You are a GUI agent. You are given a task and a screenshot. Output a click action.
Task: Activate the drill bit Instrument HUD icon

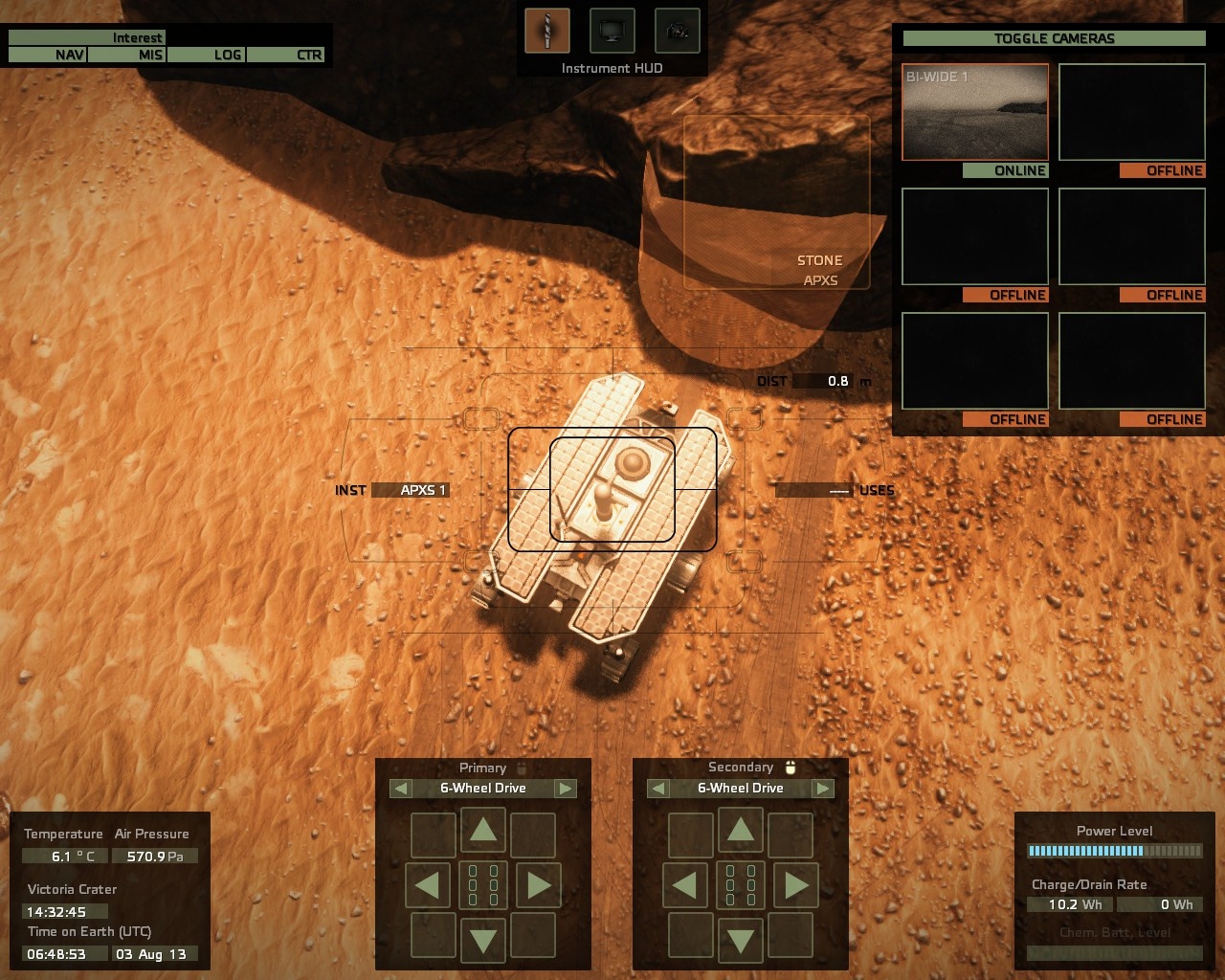(546, 31)
